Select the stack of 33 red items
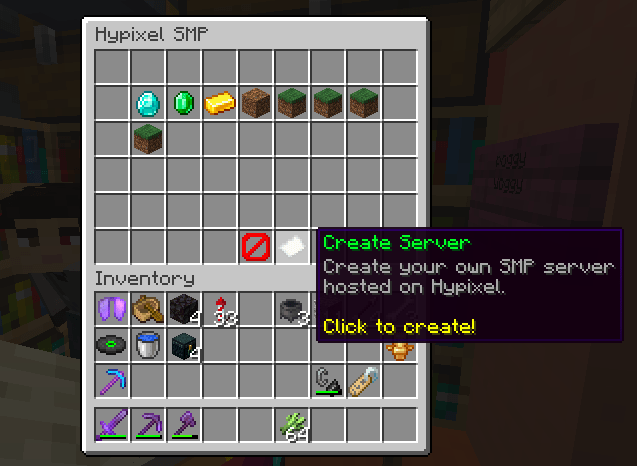637x466 pixels. [220, 309]
